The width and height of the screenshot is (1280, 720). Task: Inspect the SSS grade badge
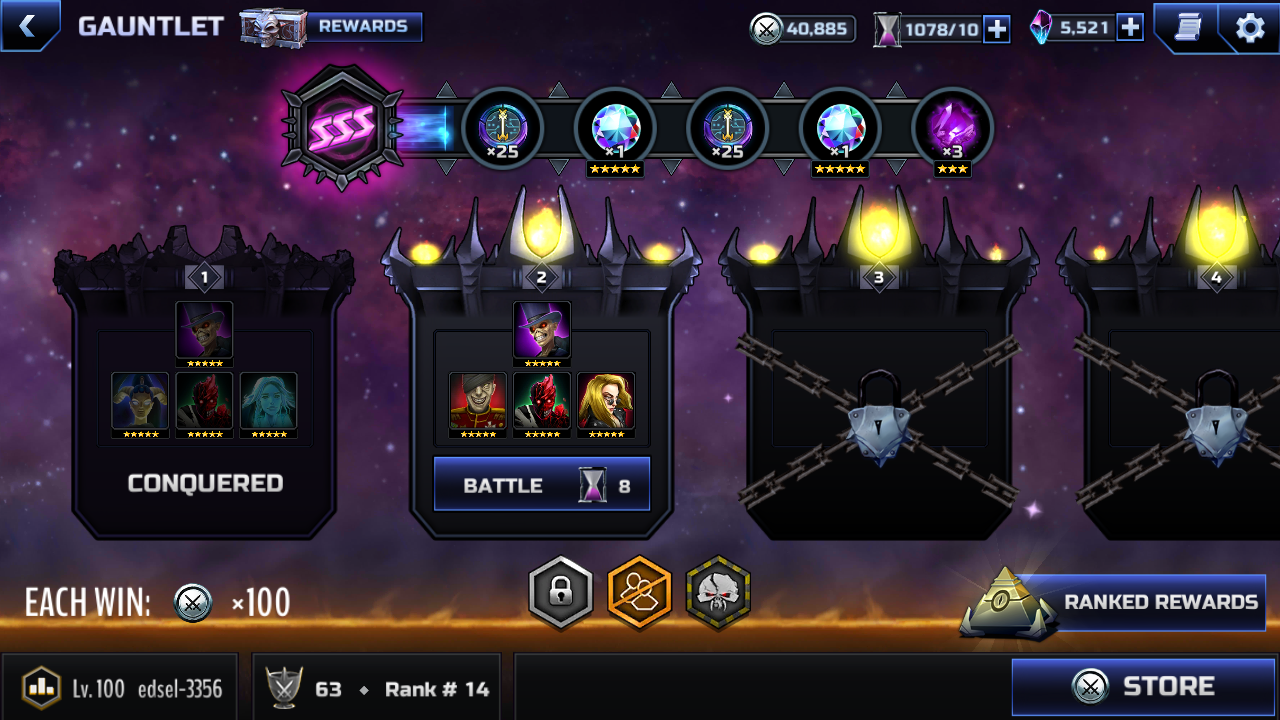pos(343,128)
